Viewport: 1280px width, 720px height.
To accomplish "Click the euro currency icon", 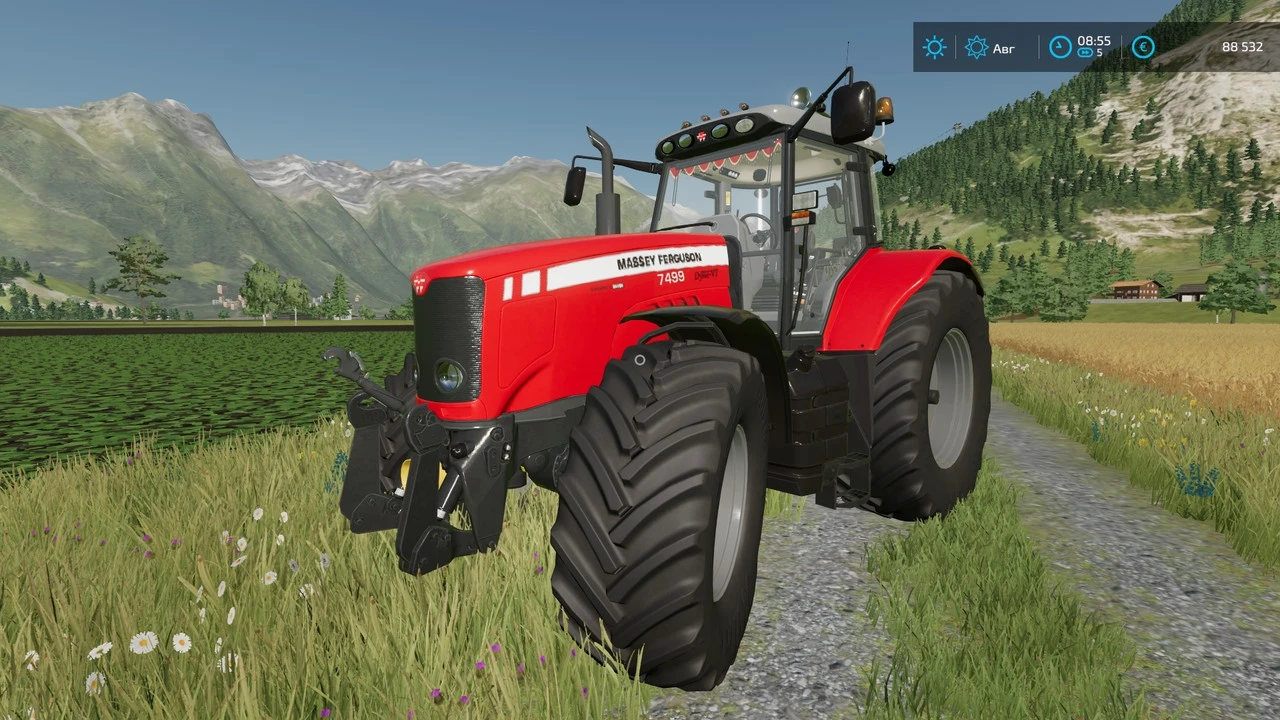I will click(x=1143, y=47).
